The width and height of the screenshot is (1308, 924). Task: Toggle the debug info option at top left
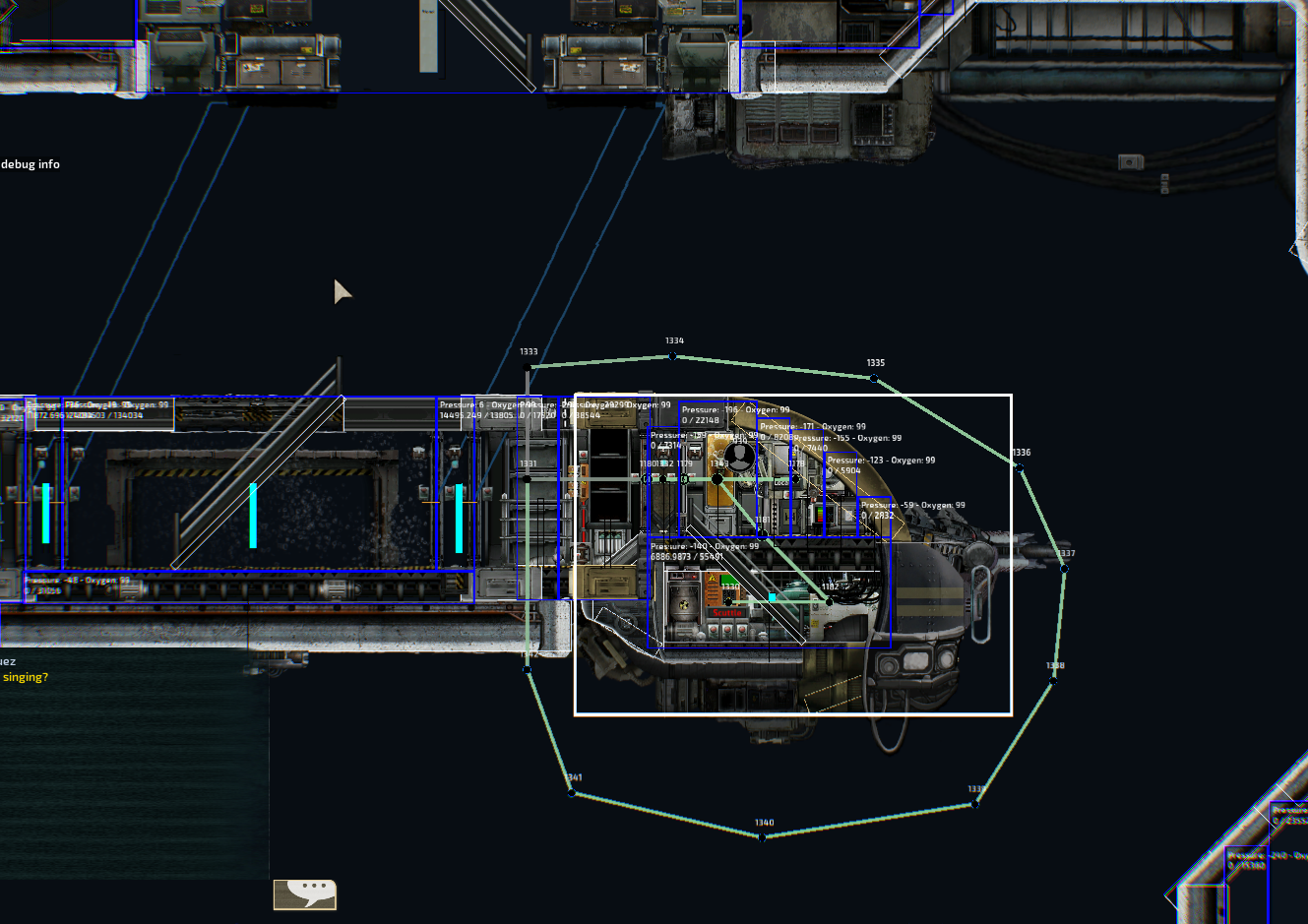pos(31,164)
